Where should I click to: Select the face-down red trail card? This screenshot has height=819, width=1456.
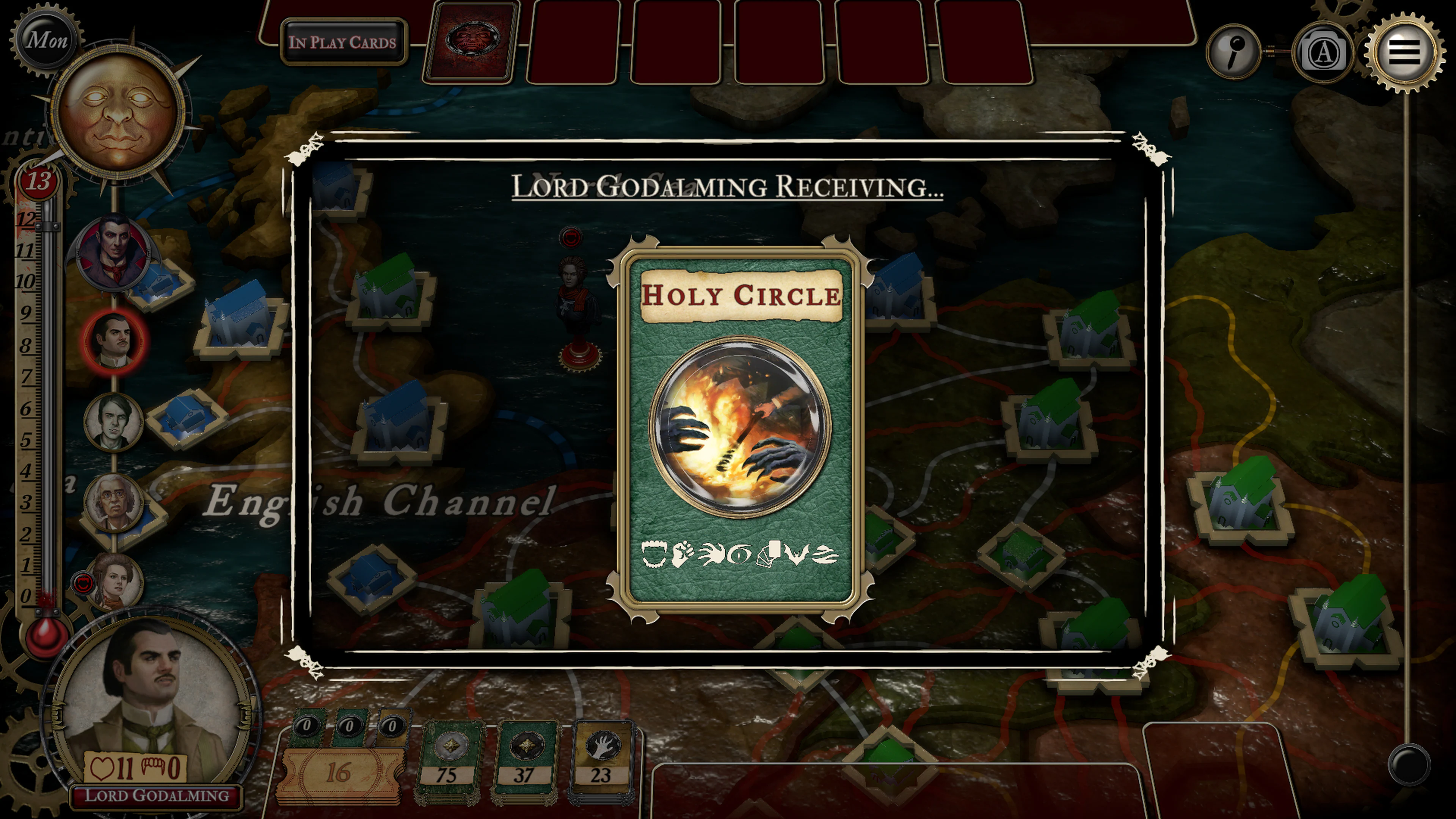click(x=471, y=41)
